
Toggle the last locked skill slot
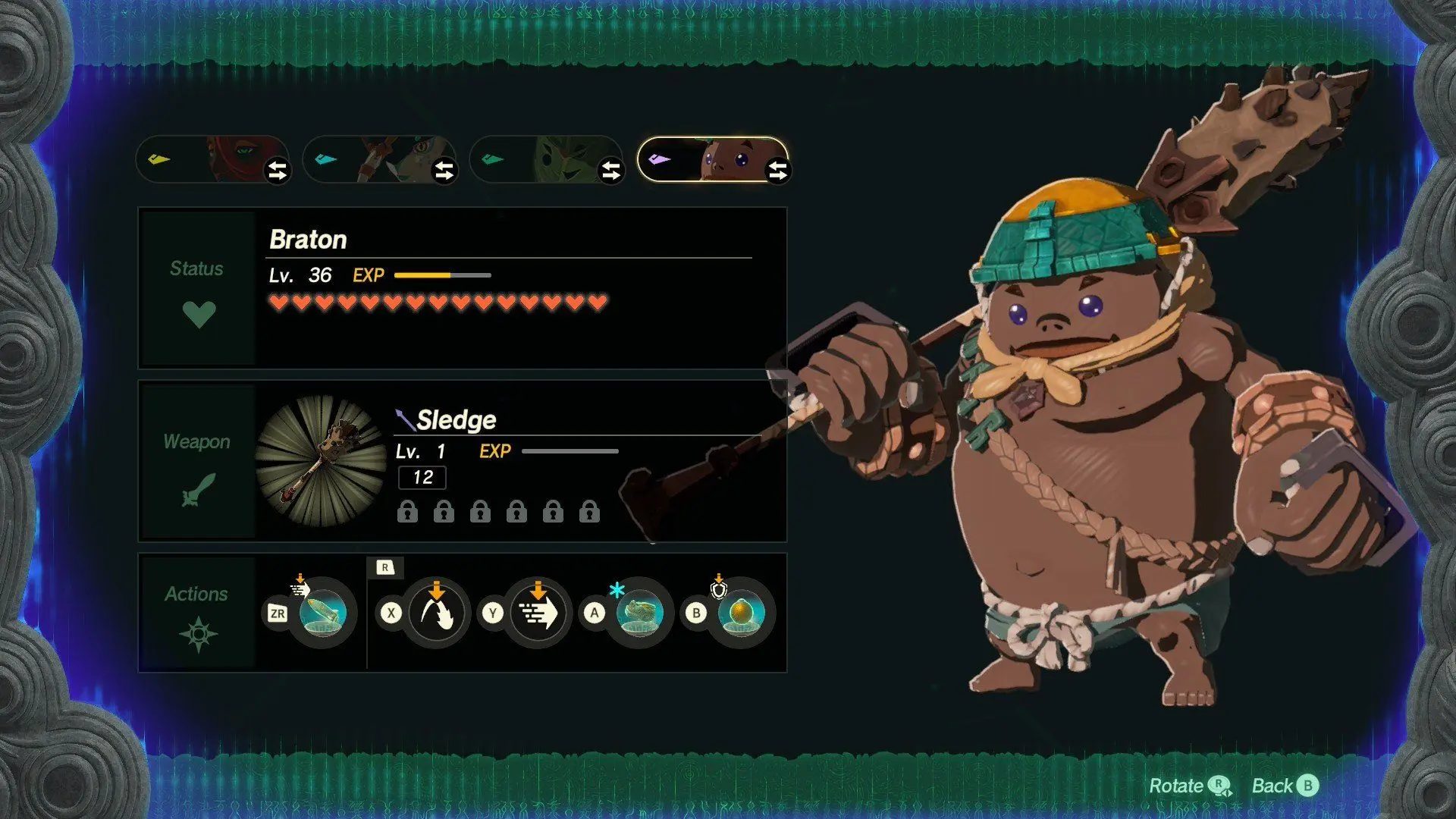pyautogui.click(x=589, y=512)
